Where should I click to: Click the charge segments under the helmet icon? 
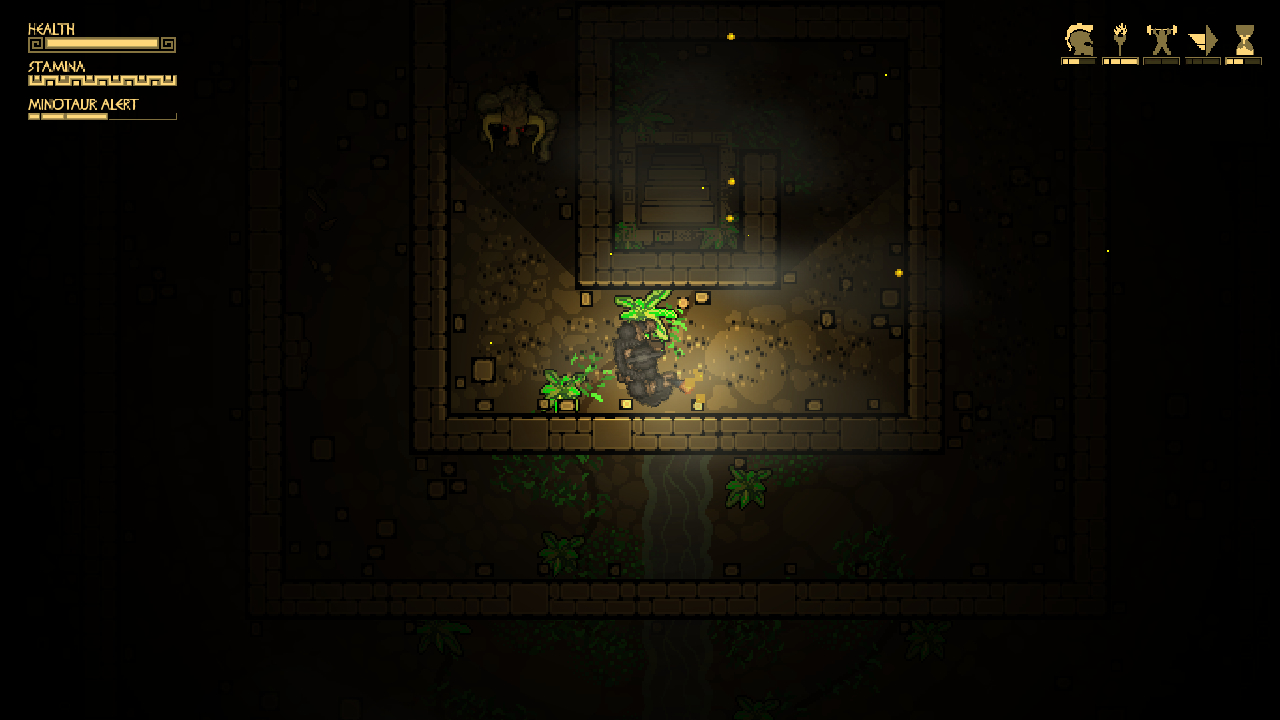(x=1078, y=60)
